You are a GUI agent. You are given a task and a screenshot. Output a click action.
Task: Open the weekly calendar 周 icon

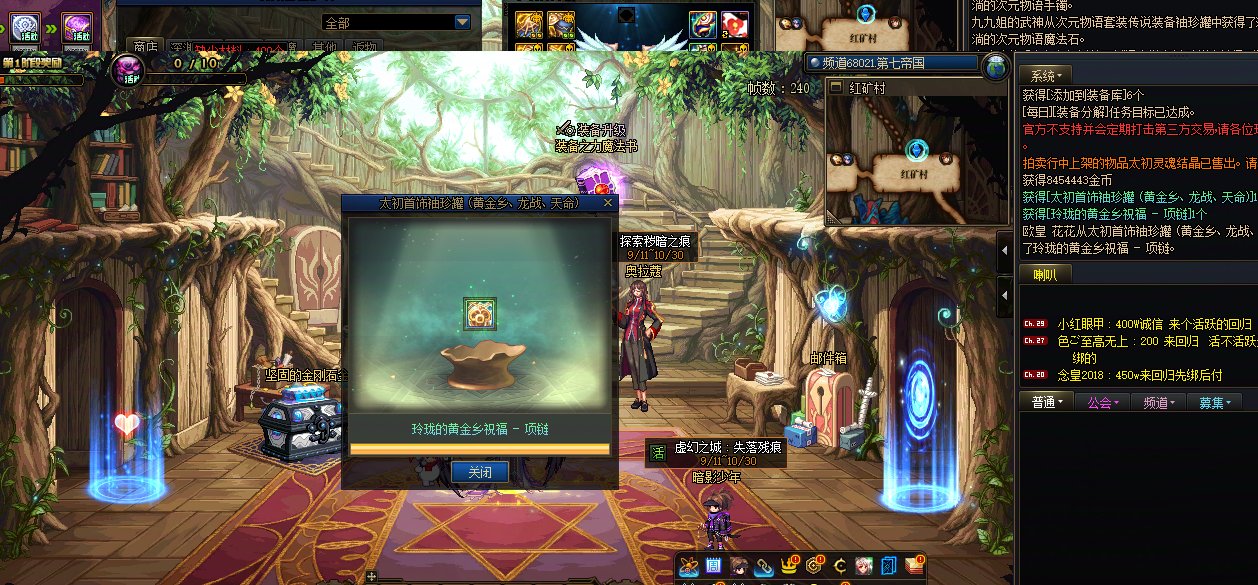pos(714,567)
